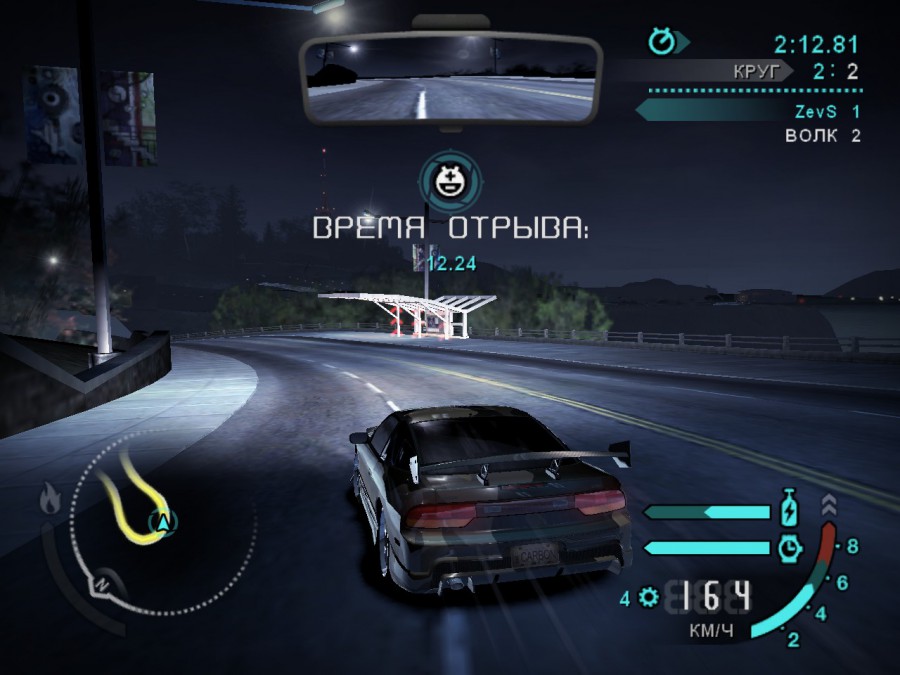Select the nitrous bottle icon
Viewport: 900px width, 675px height.
click(790, 510)
